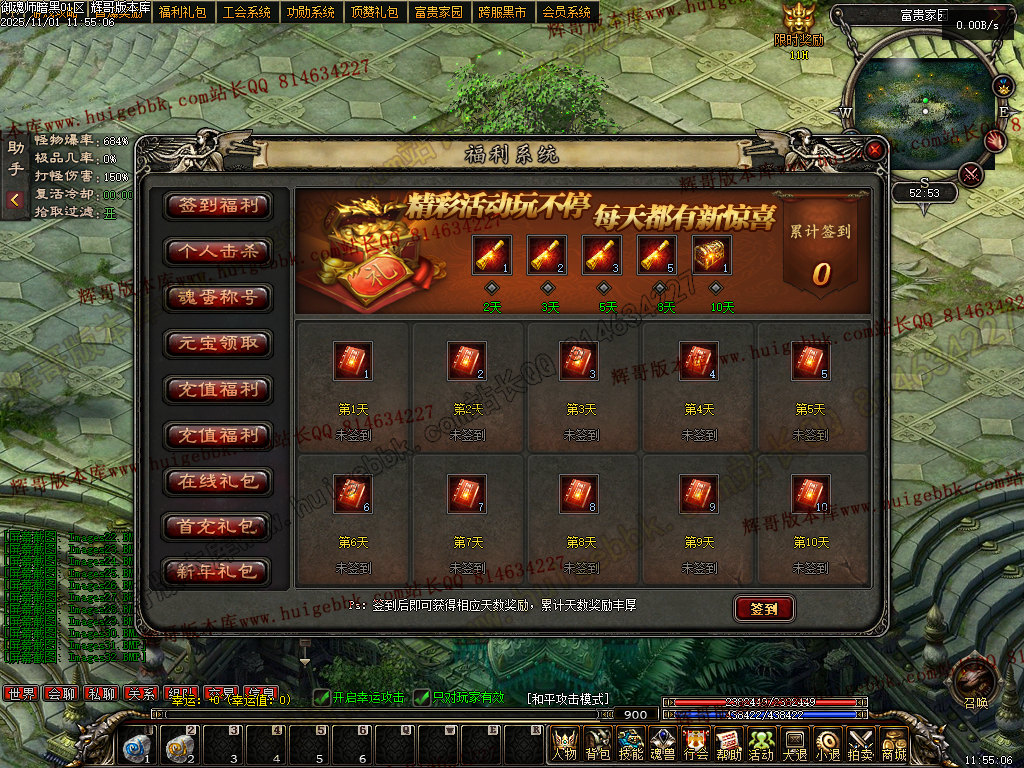Screen dimensions: 1024x768
Task: Switch chat to the 世界 channel
Action: click(19, 693)
